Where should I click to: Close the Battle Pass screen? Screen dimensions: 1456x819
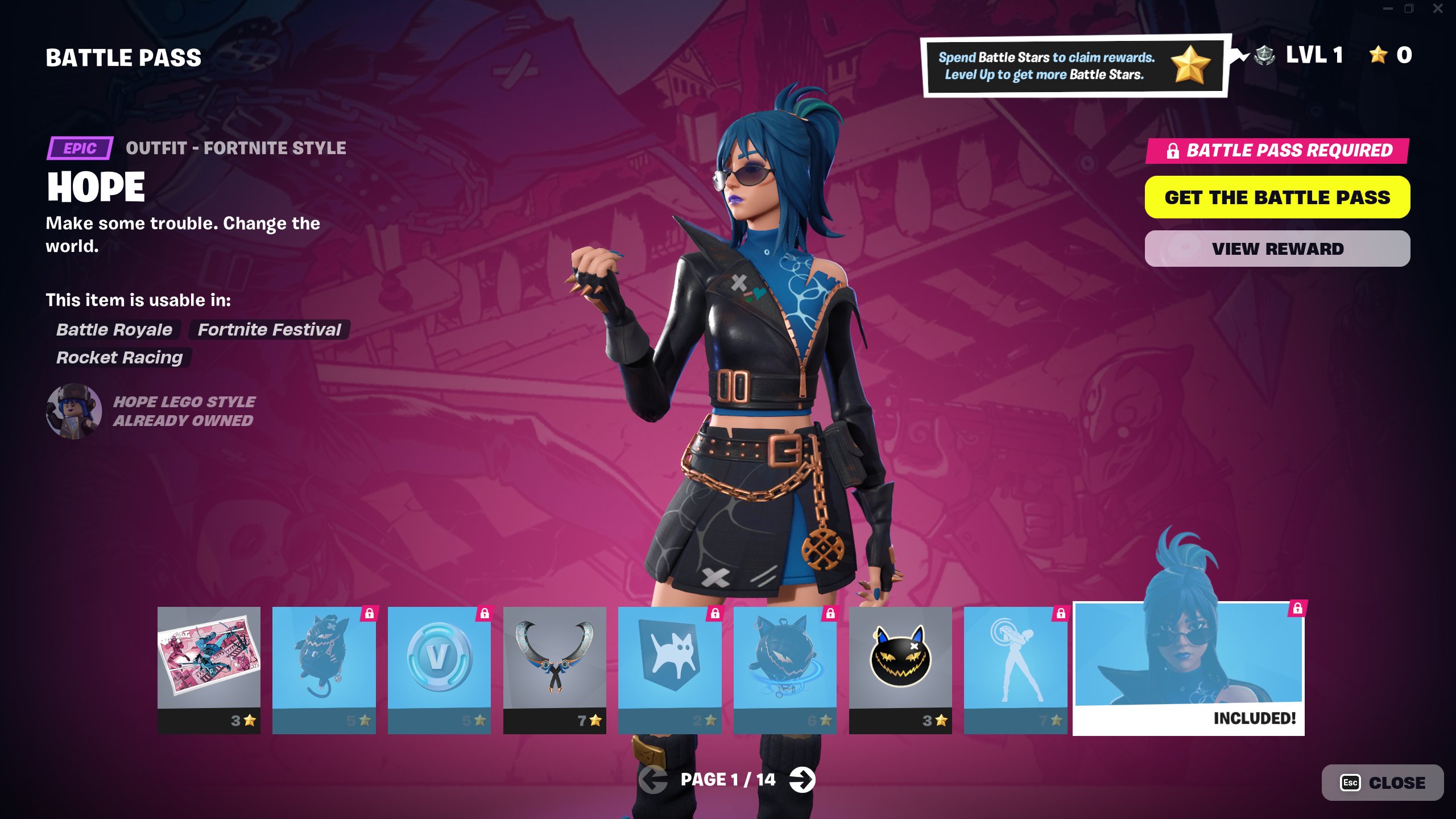point(1382,783)
